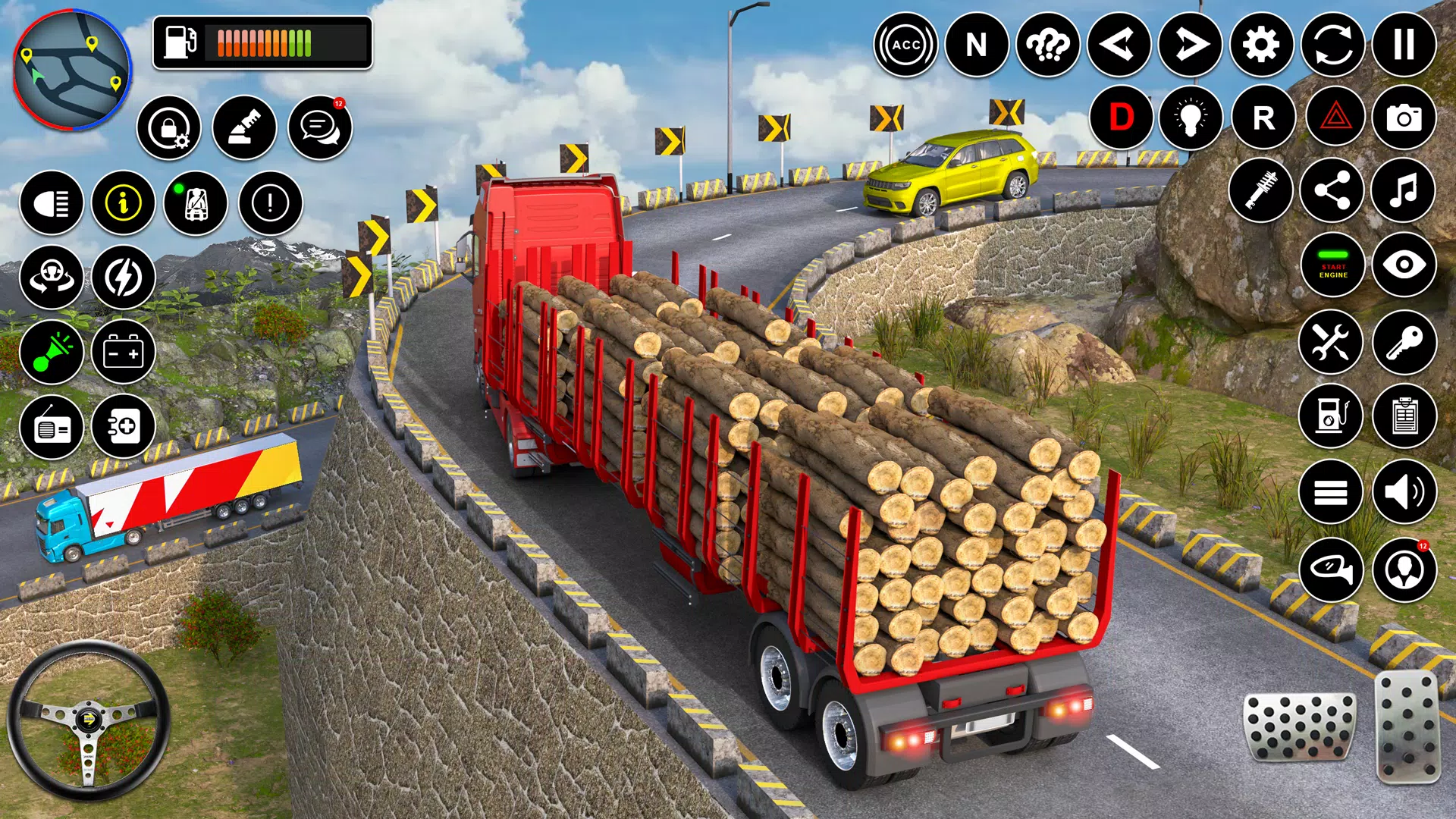Open the gear settings icon
The image size is (1456, 819).
pyautogui.click(x=1261, y=45)
